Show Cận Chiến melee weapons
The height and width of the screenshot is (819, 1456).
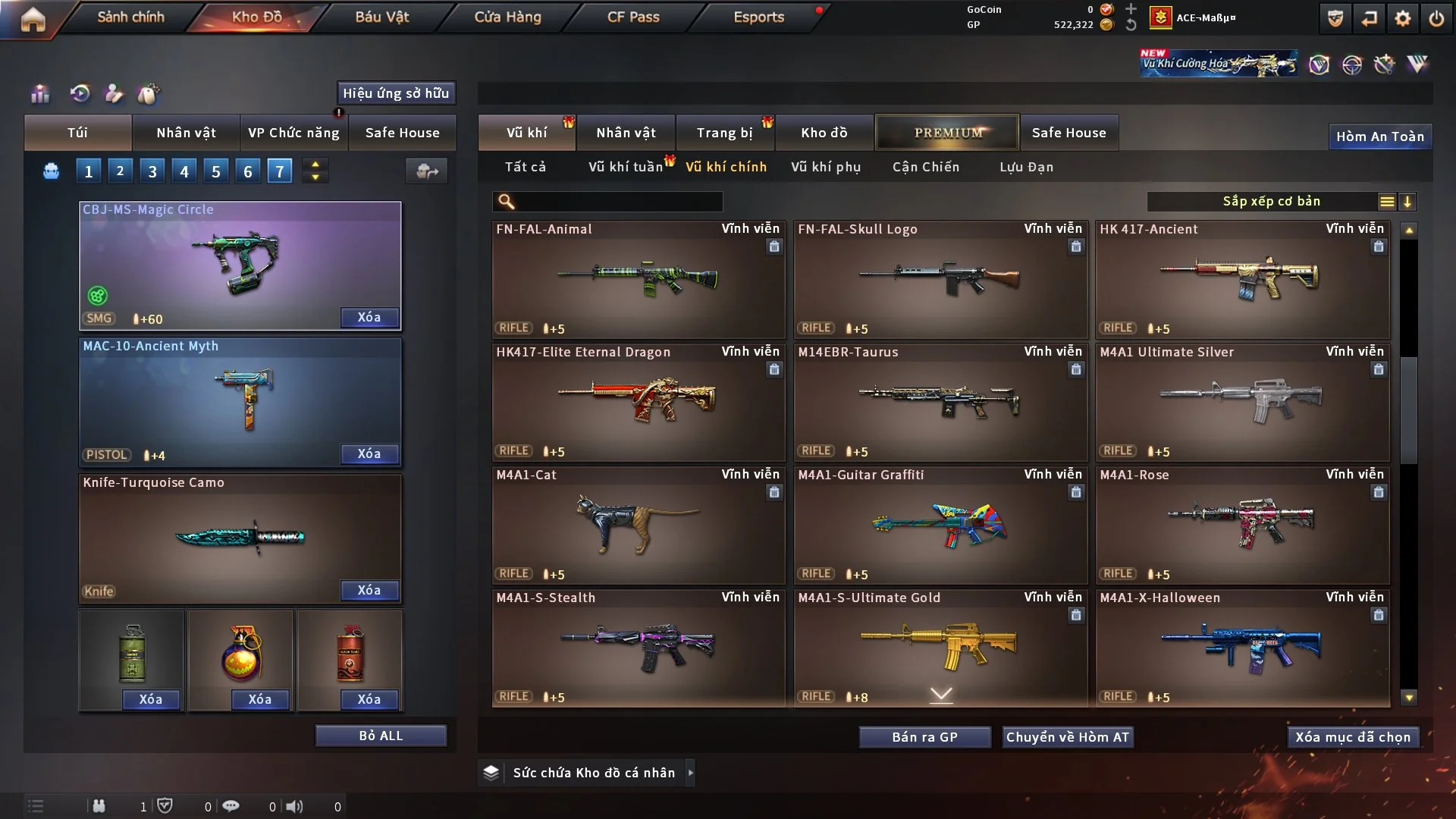925,167
